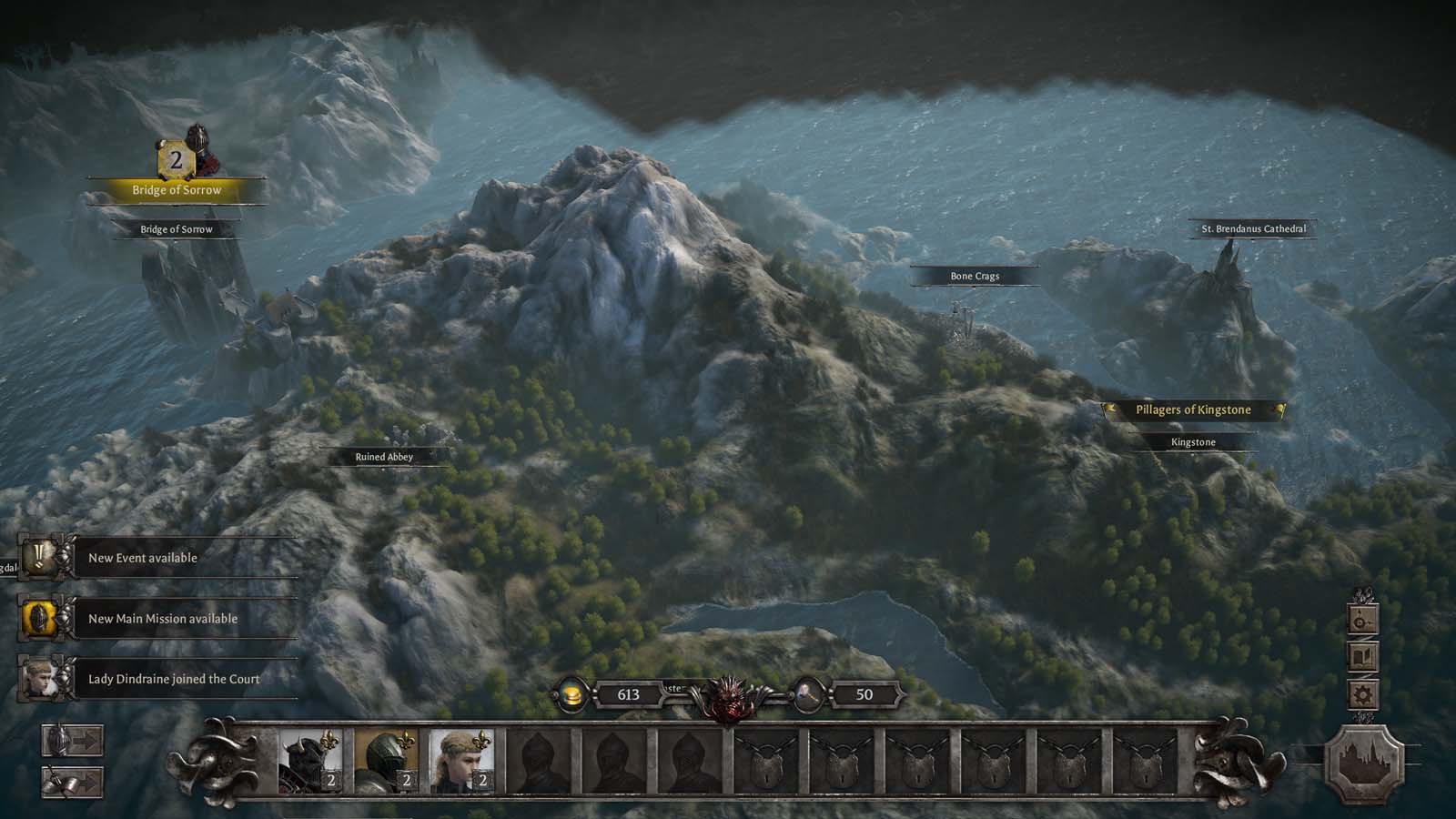The width and height of the screenshot is (1456, 819).
Task: Choose the Bone Crags location label
Action: tap(975, 276)
